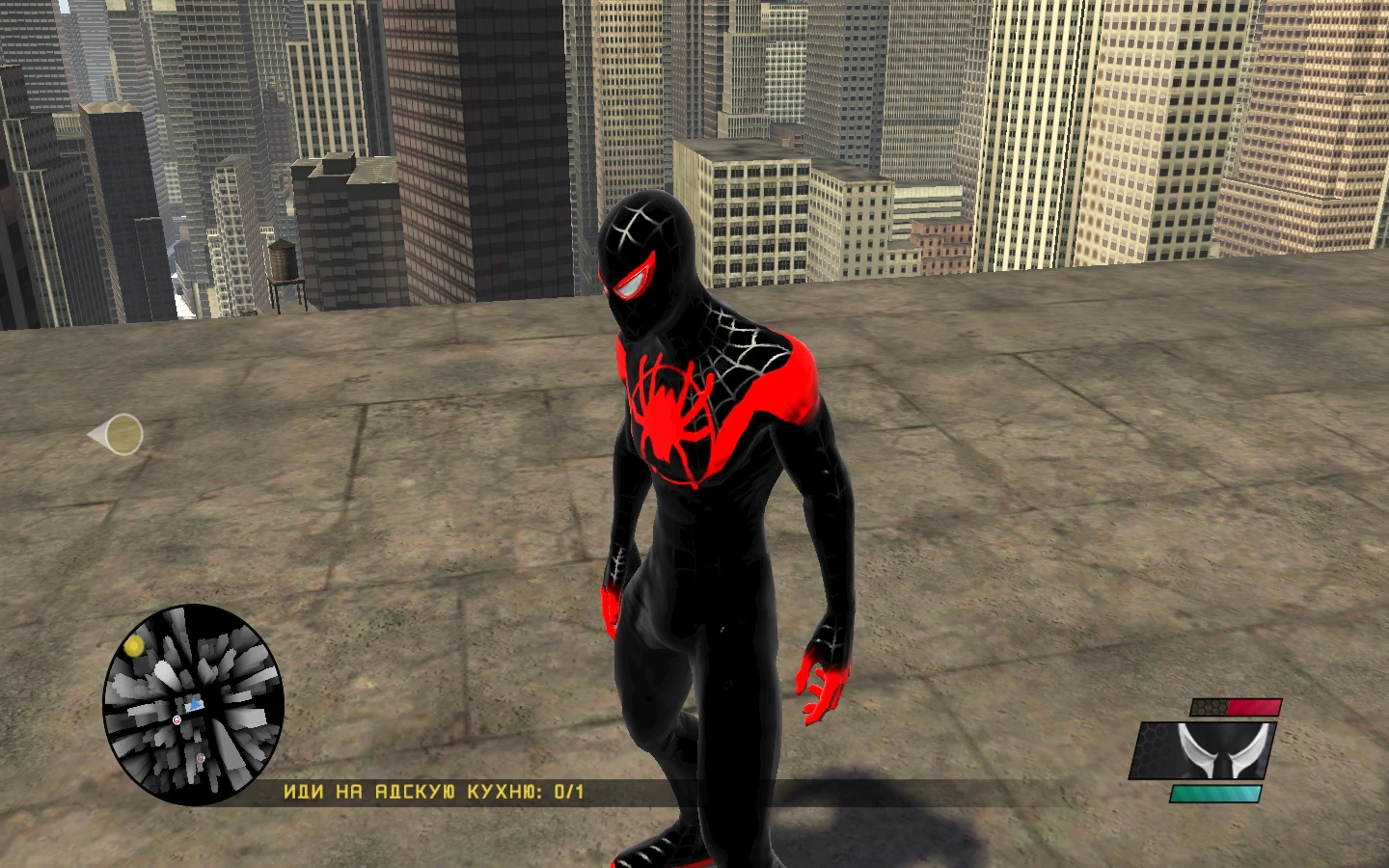The width and height of the screenshot is (1389, 868).
Task: Click the lower shield badge marker on the minimap
Action: point(201,758)
